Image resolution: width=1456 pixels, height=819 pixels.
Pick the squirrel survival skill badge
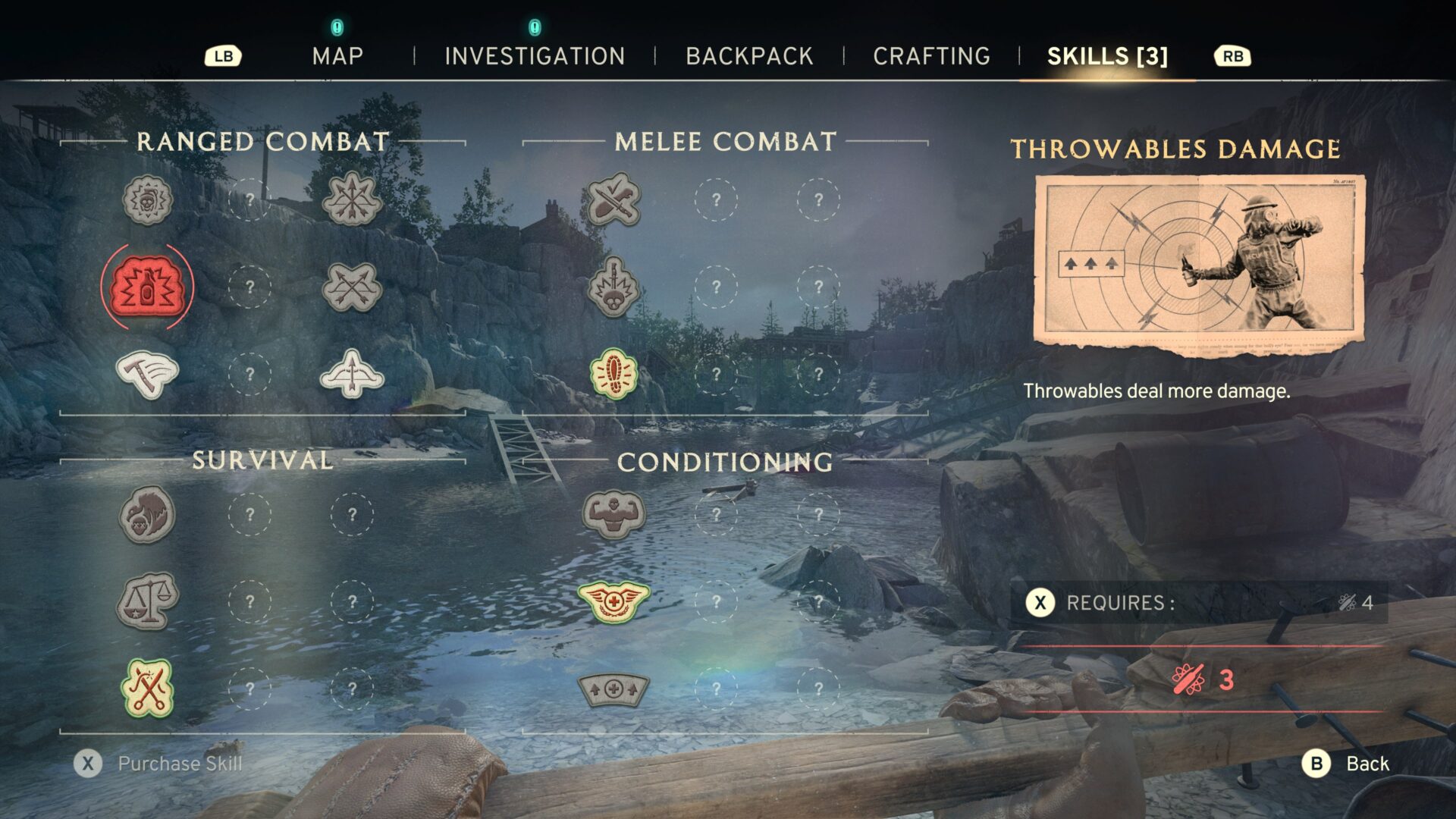coord(147,514)
